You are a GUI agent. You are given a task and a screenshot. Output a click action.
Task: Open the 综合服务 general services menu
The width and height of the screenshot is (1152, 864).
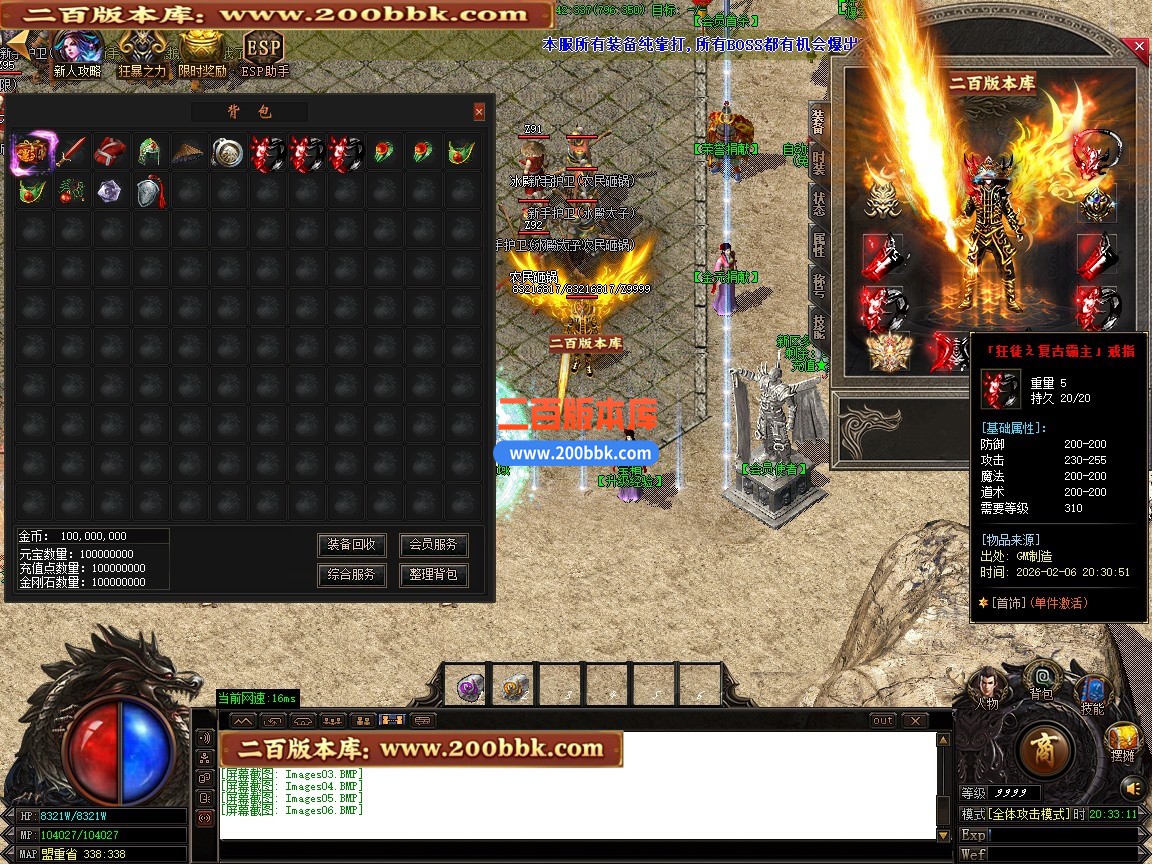pyautogui.click(x=352, y=575)
